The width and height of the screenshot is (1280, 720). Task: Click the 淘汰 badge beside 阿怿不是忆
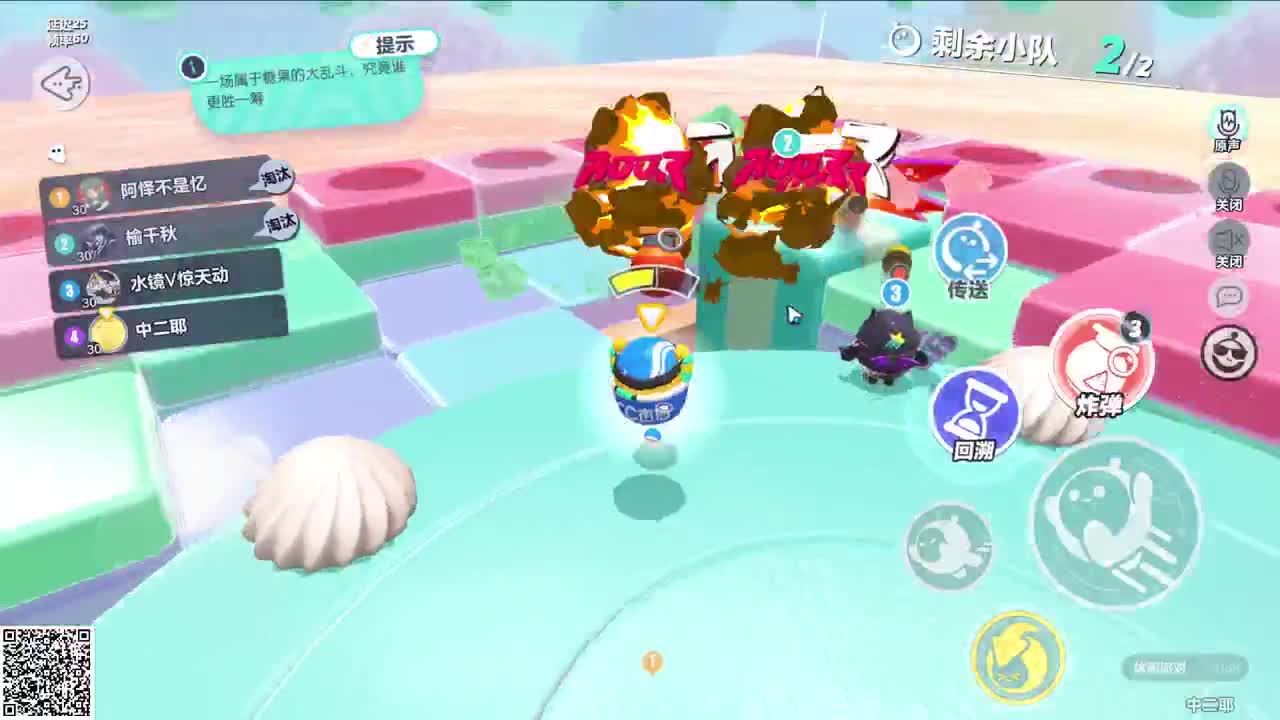[275, 178]
